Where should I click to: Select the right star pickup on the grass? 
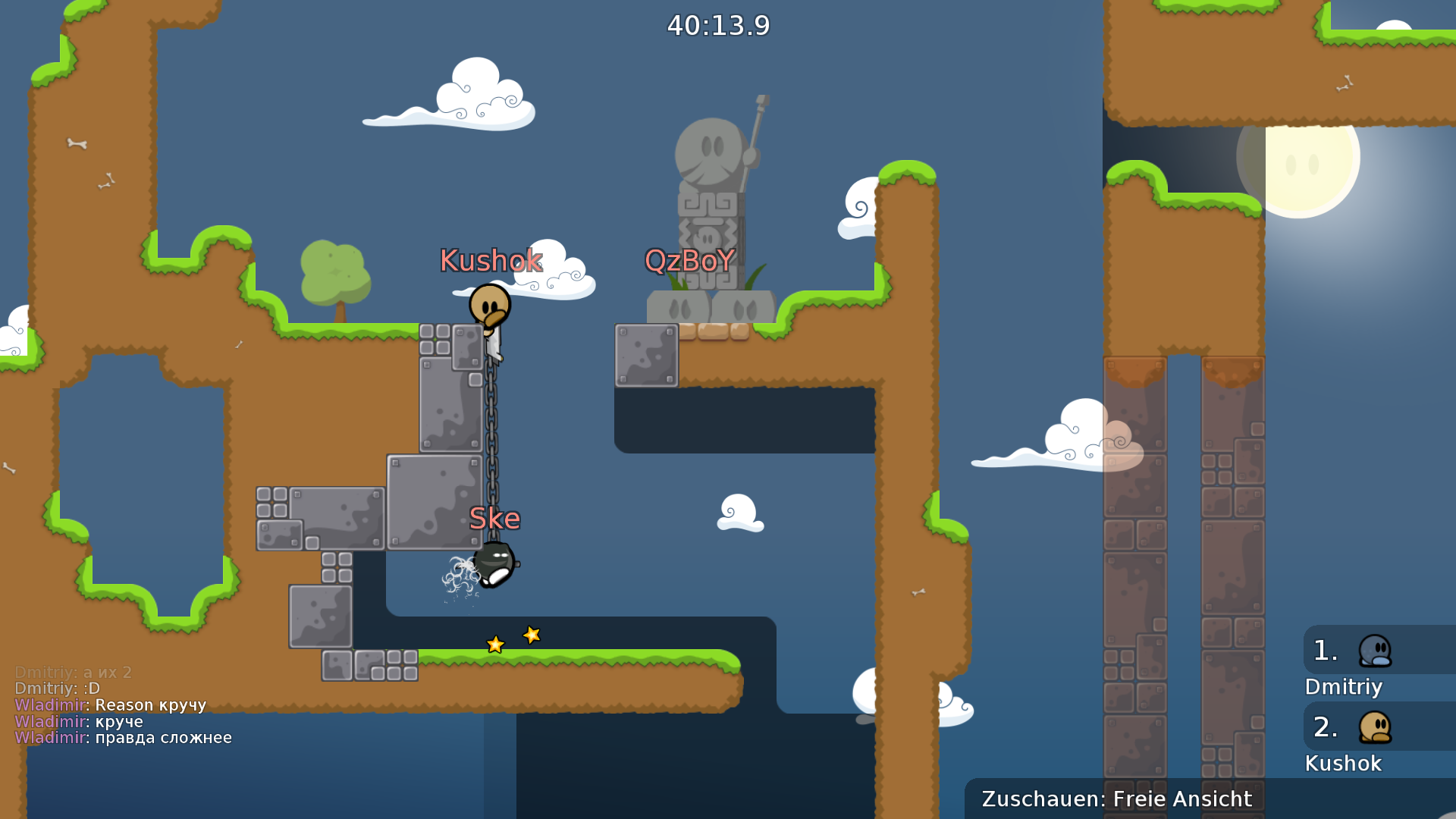pyautogui.click(x=531, y=635)
